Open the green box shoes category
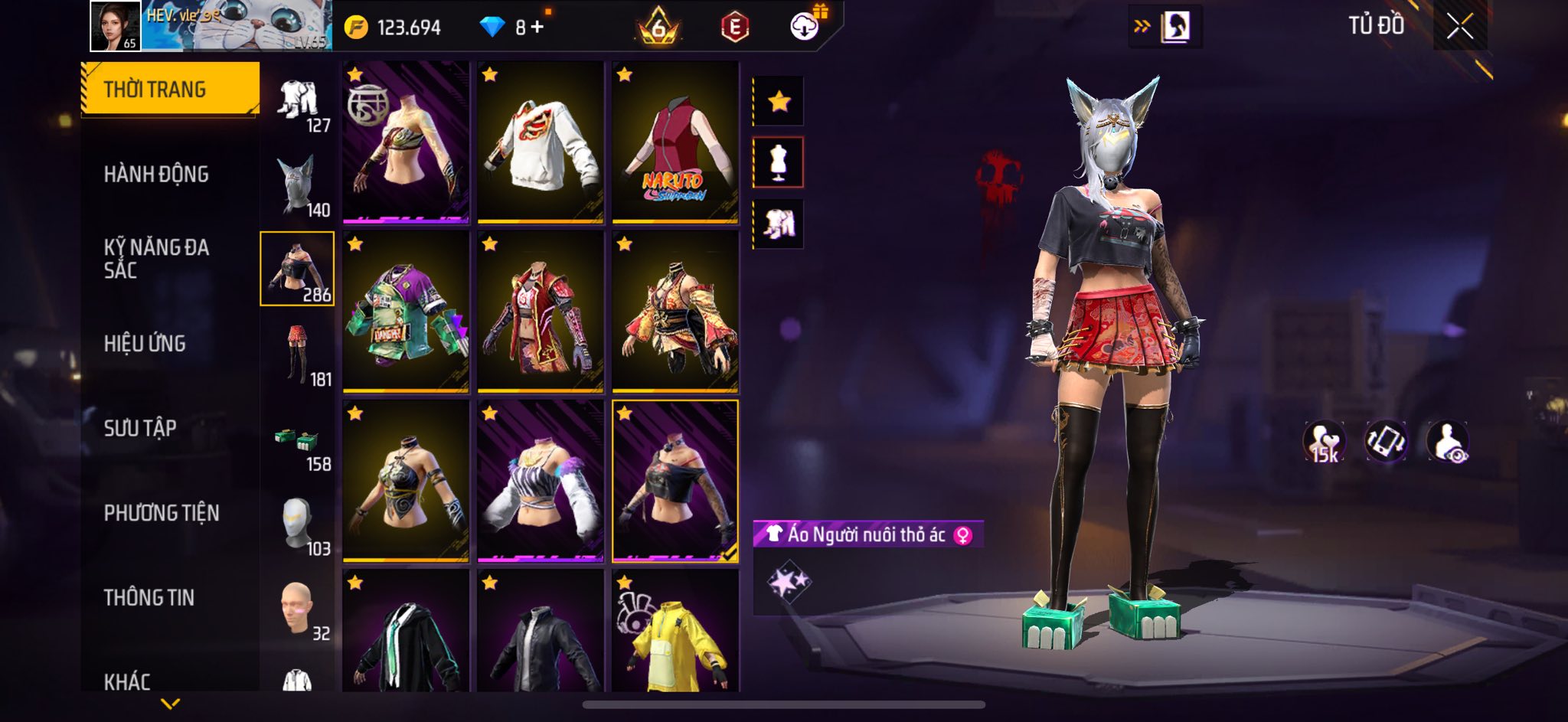 click(x=298, y=446)
